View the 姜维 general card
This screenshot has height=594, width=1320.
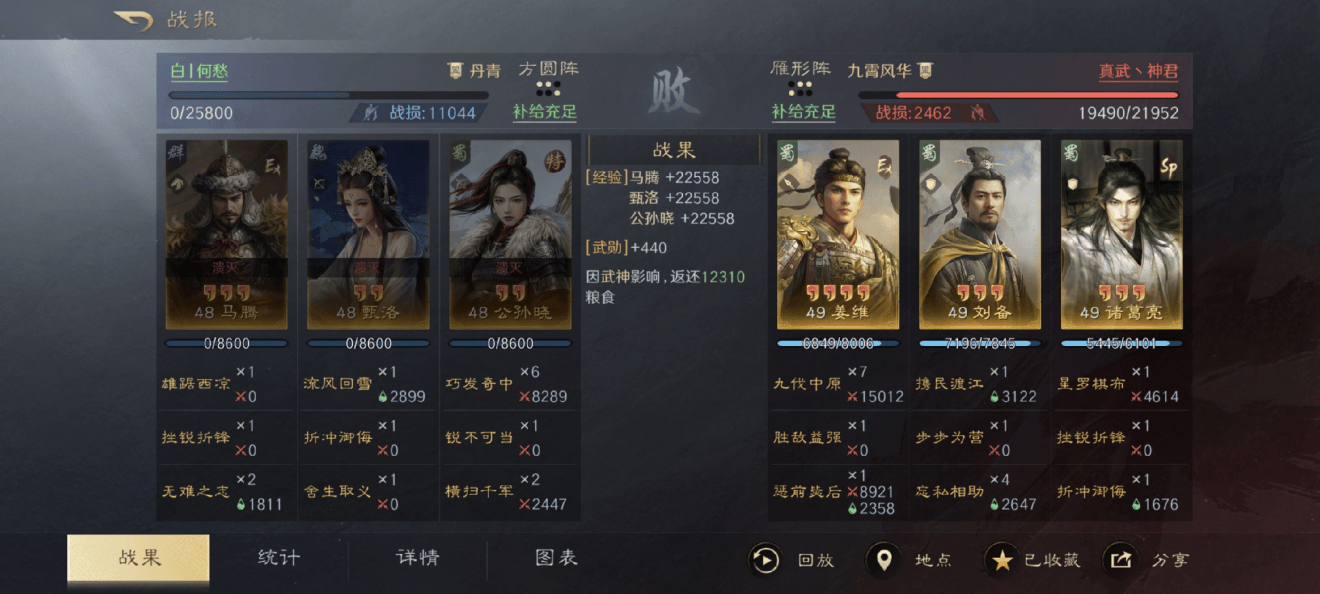838,234
